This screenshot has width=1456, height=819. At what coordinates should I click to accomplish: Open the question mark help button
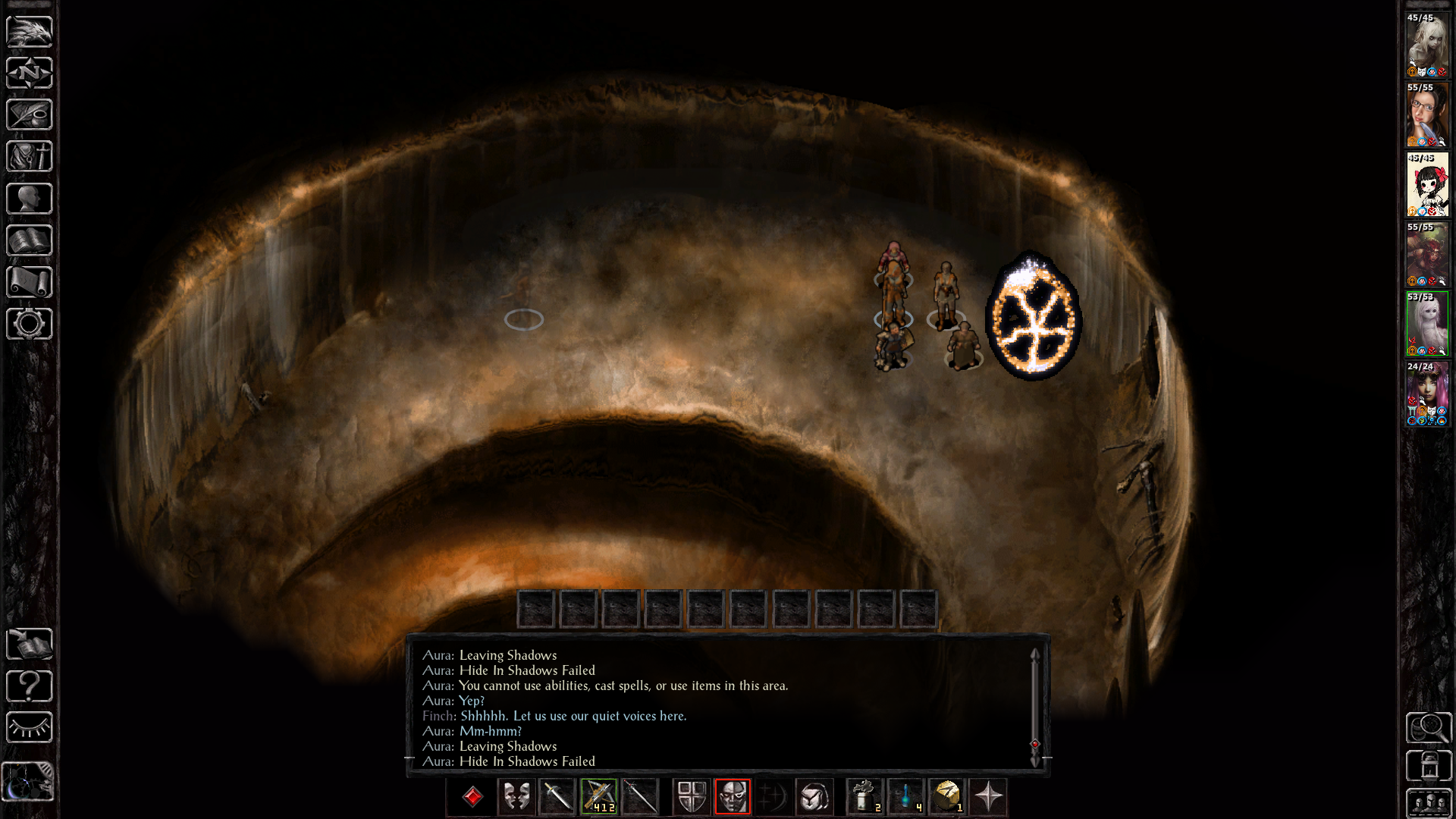point(30,686)
